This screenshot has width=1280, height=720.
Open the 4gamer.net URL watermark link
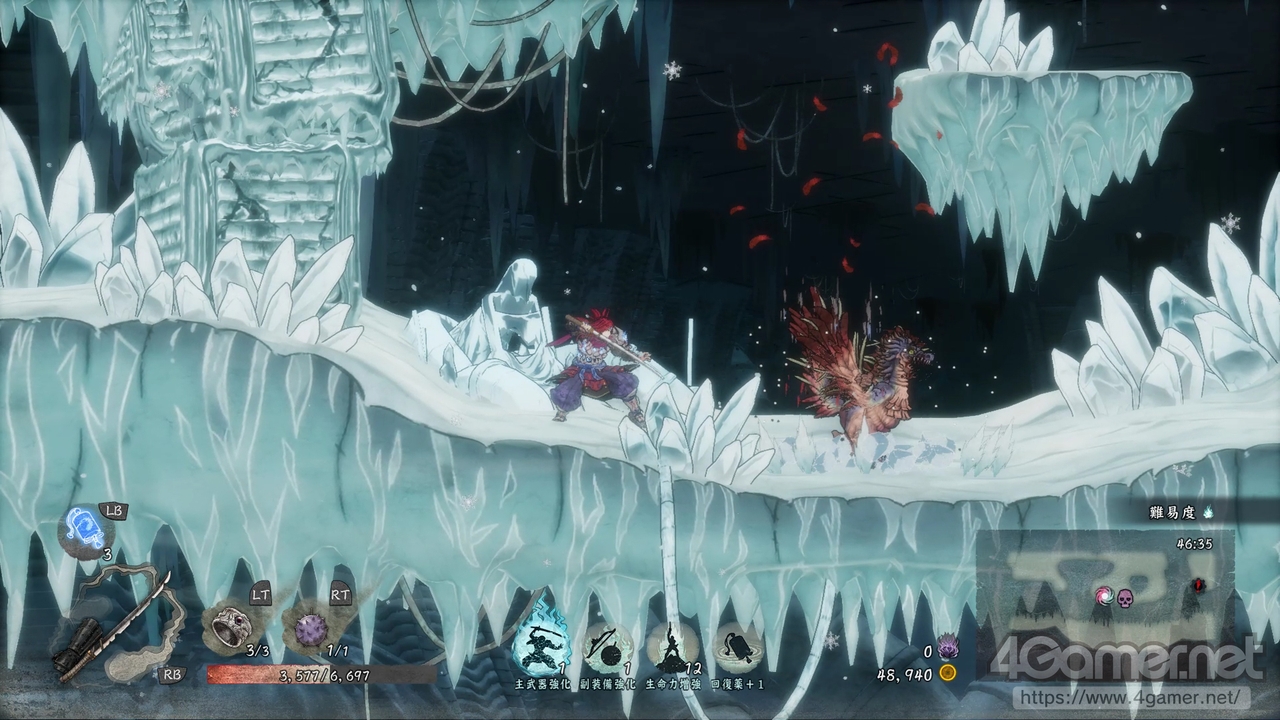[1126, 695]
